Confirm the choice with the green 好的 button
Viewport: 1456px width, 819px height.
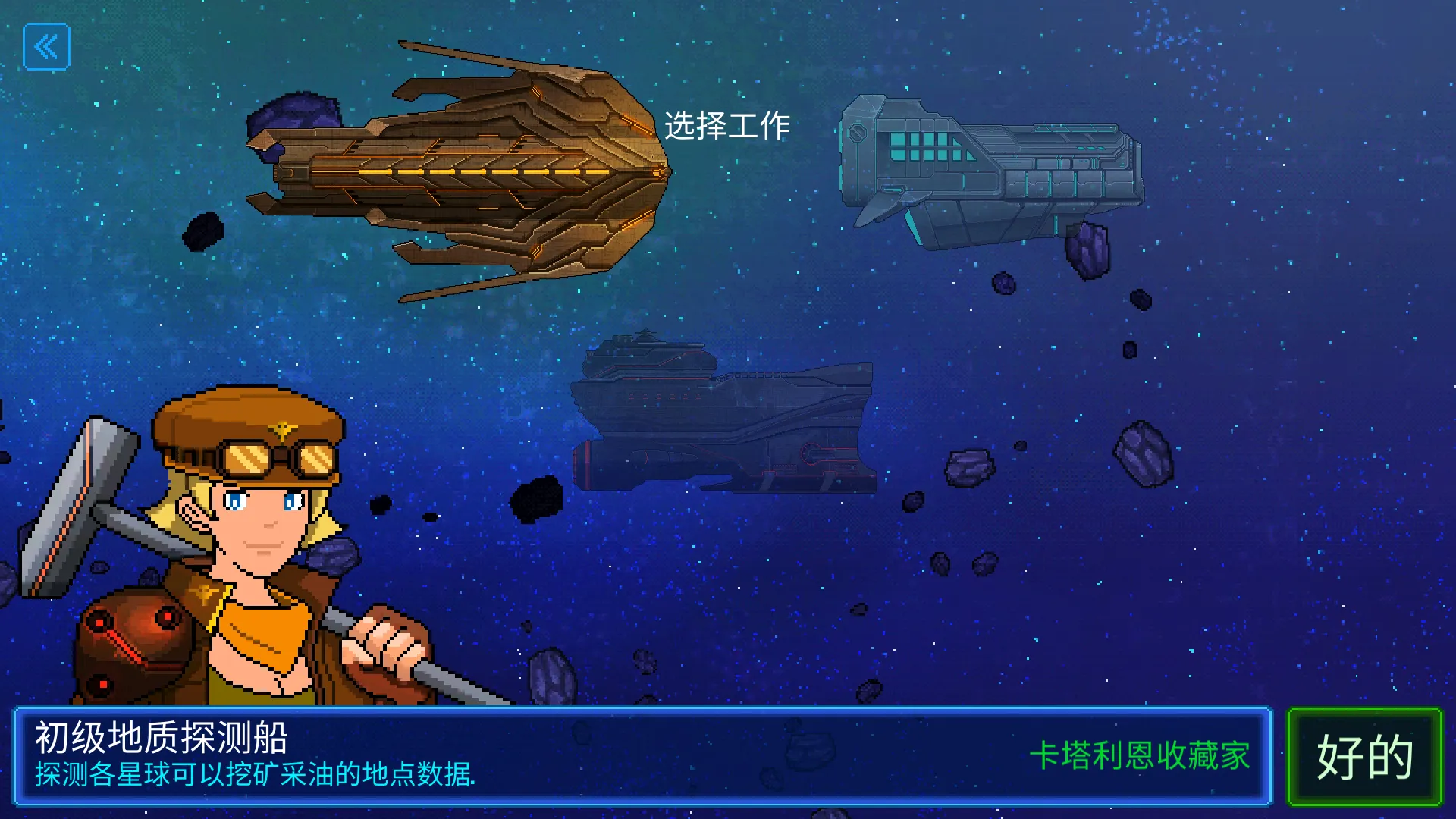(1364, 757)
